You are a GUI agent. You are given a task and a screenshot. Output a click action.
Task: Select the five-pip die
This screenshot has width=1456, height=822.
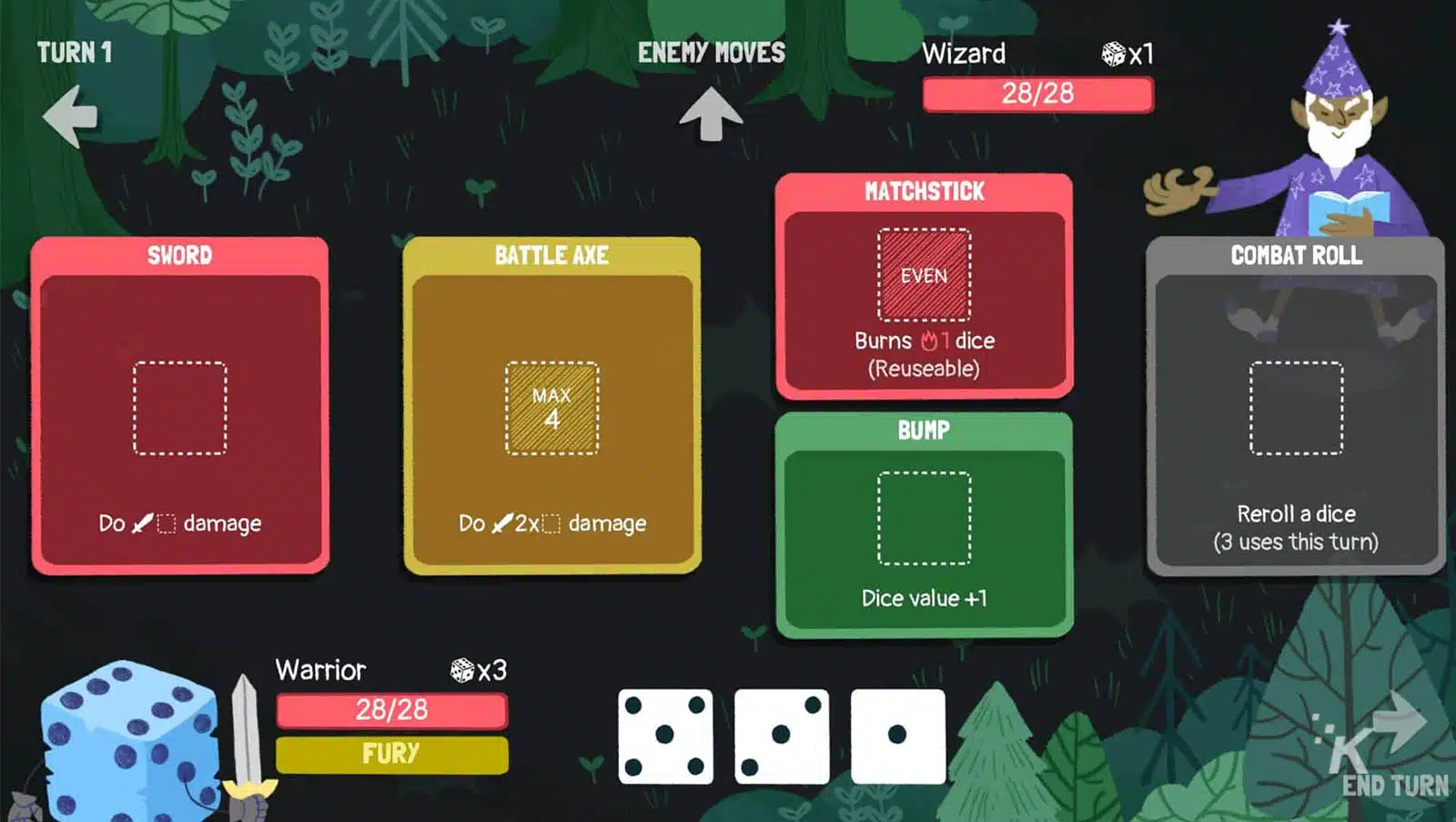(665, 734)
